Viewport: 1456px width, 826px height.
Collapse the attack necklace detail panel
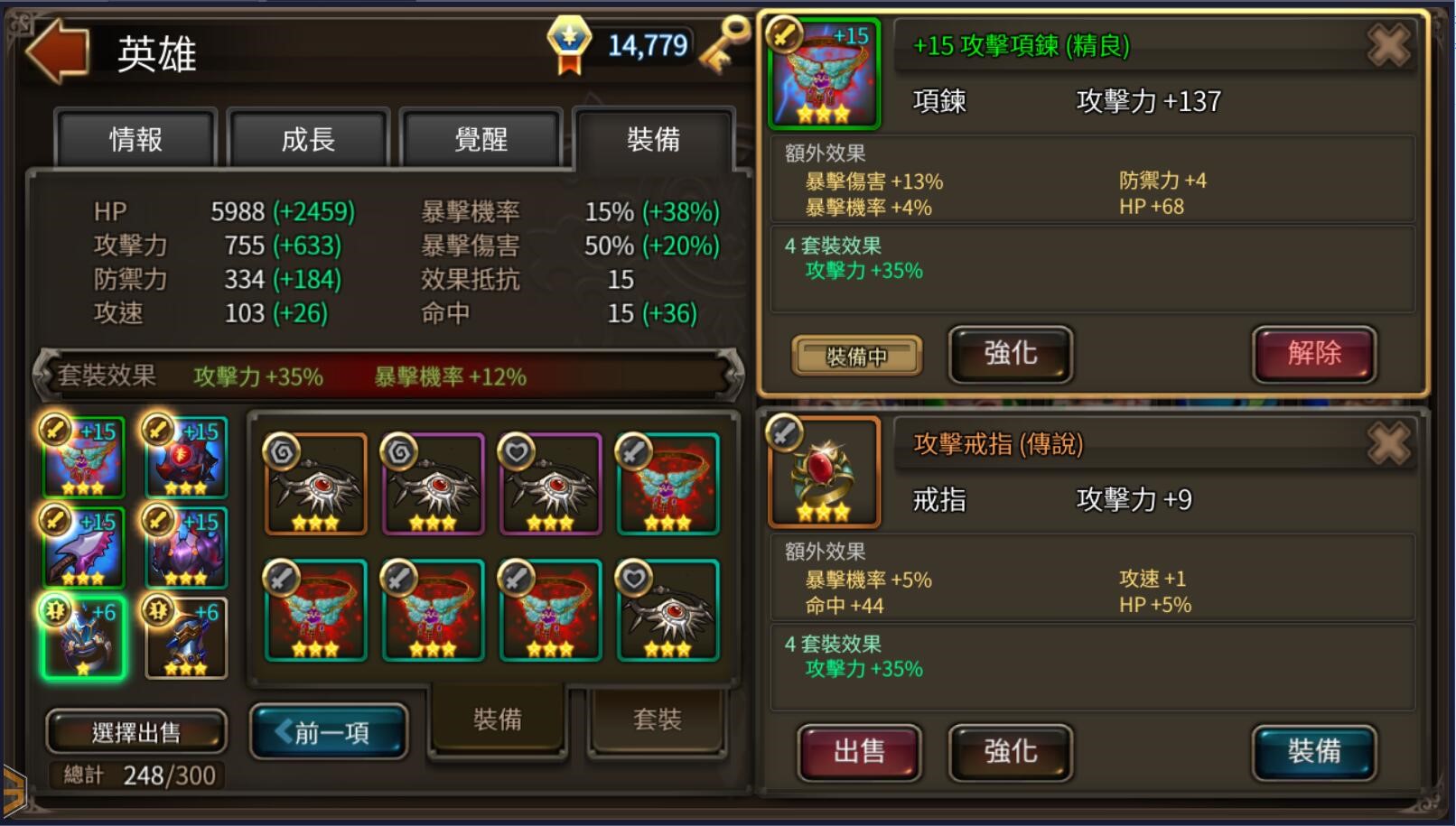(x=1388, y=47)
